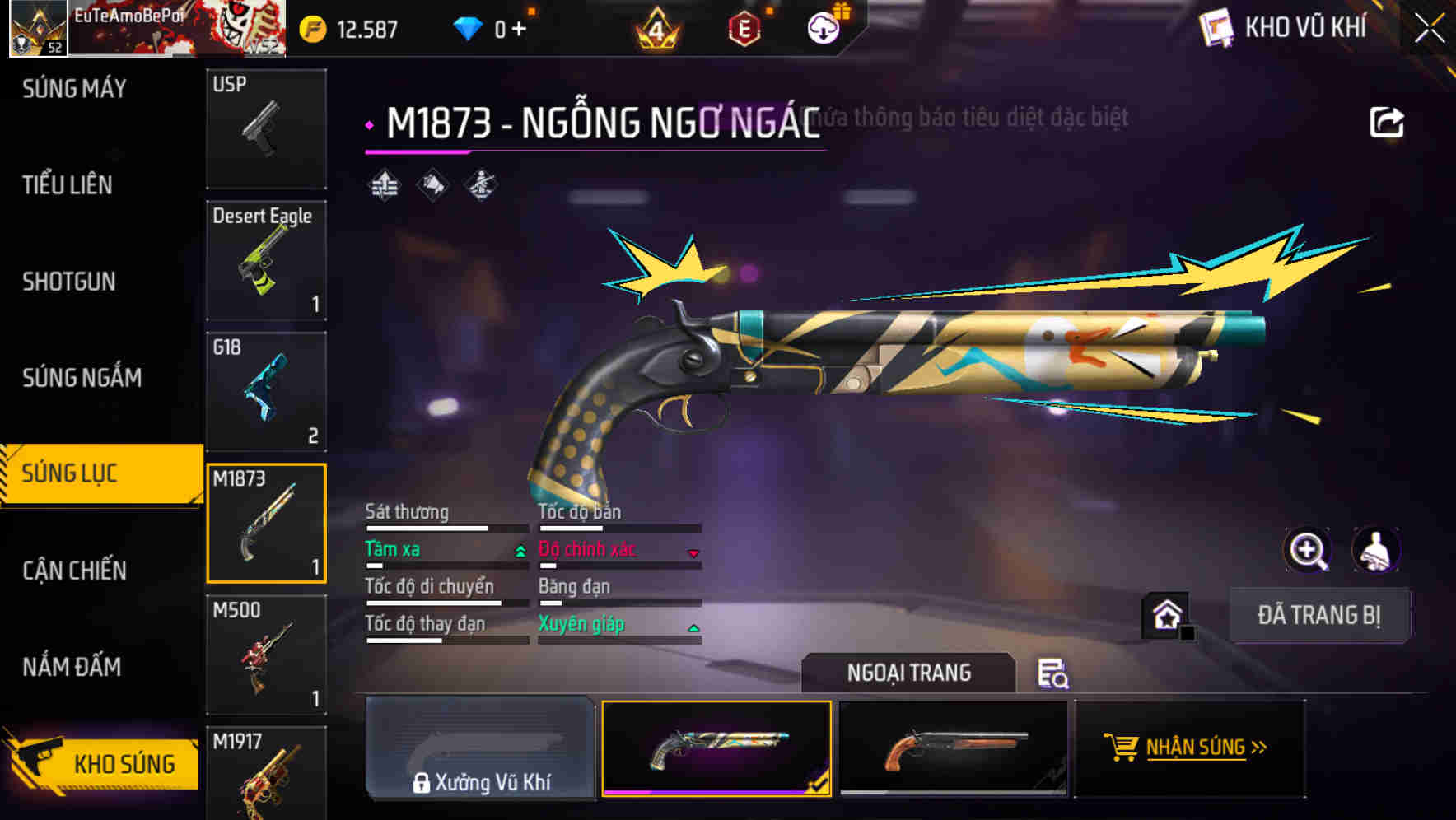Select the equipped ĐÃ TRANG BỊ state
This screenshot has height=820, width=1456.
tap(1319, 615)
